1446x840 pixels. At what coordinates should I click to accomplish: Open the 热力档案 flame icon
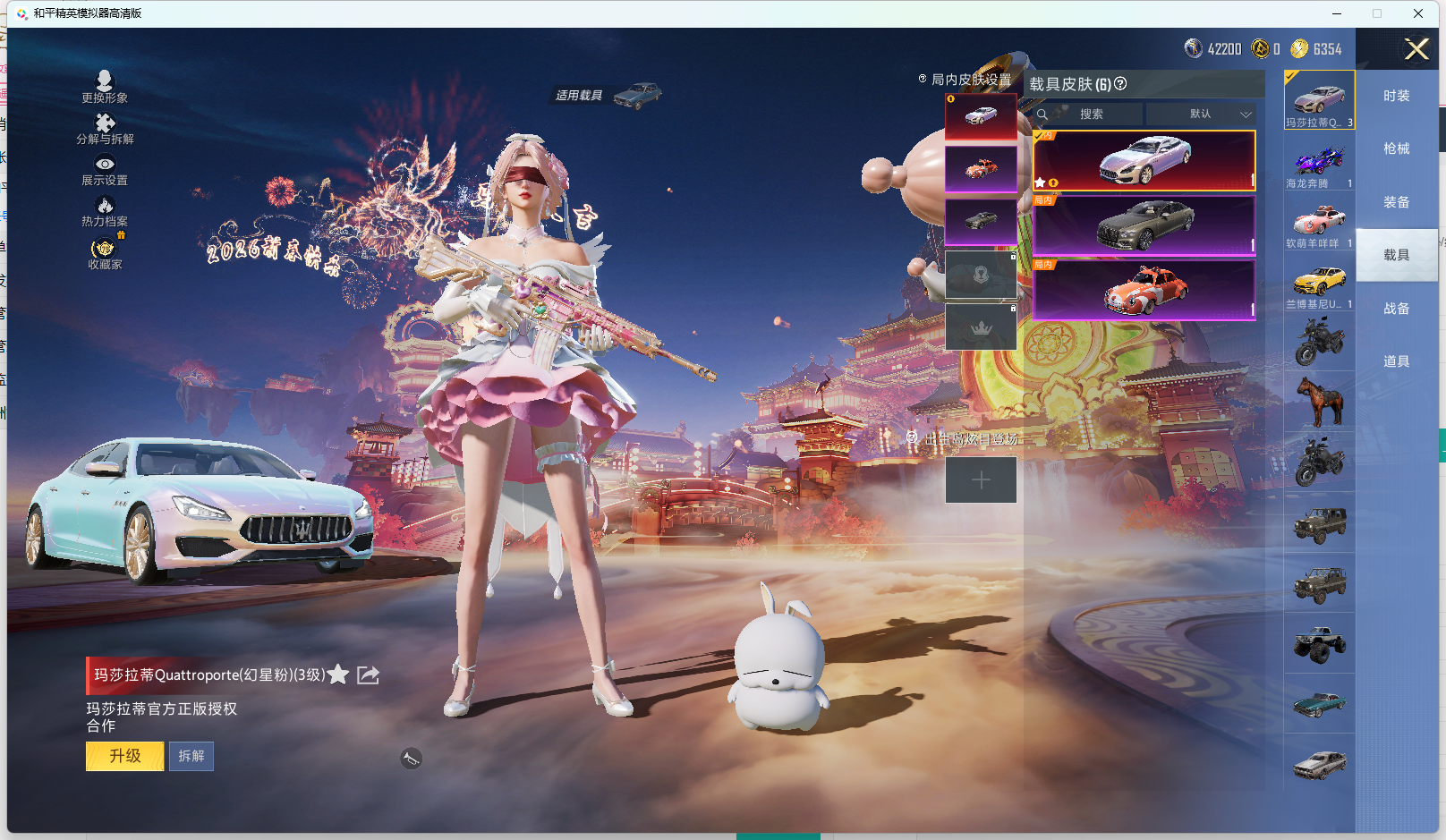coord(105,204)
